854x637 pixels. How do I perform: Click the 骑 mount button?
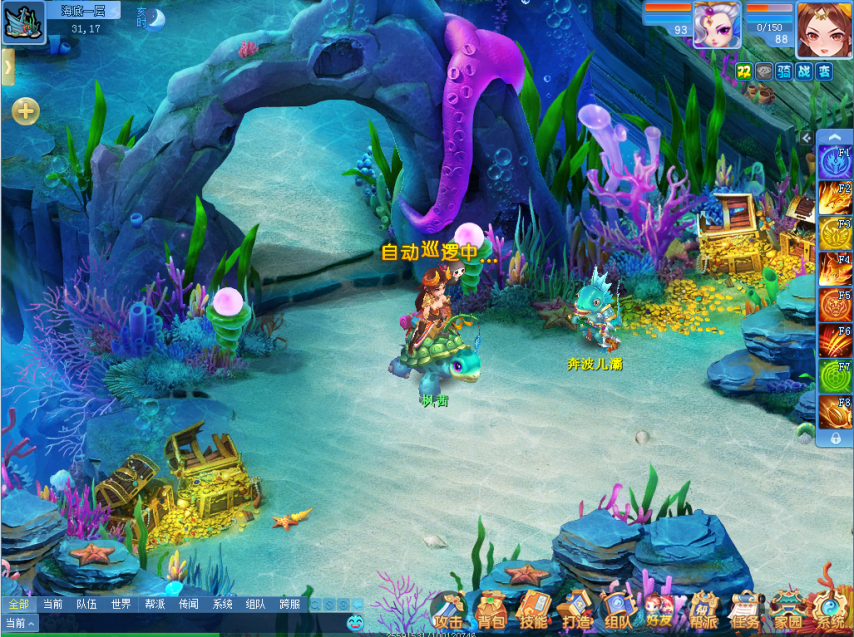click(784, 71)
